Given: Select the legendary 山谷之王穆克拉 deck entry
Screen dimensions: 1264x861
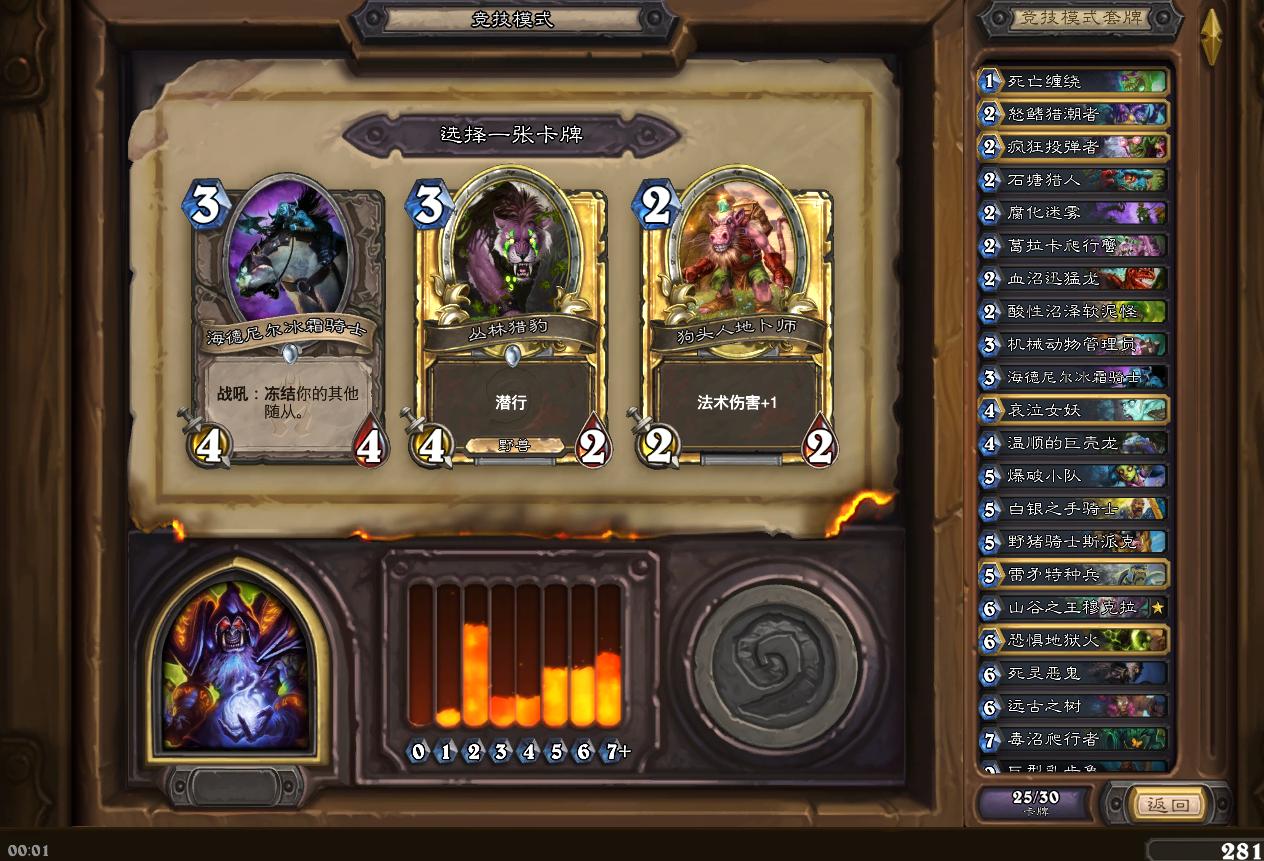Looking at the screenshot, I should click(x=1072, y=608).
